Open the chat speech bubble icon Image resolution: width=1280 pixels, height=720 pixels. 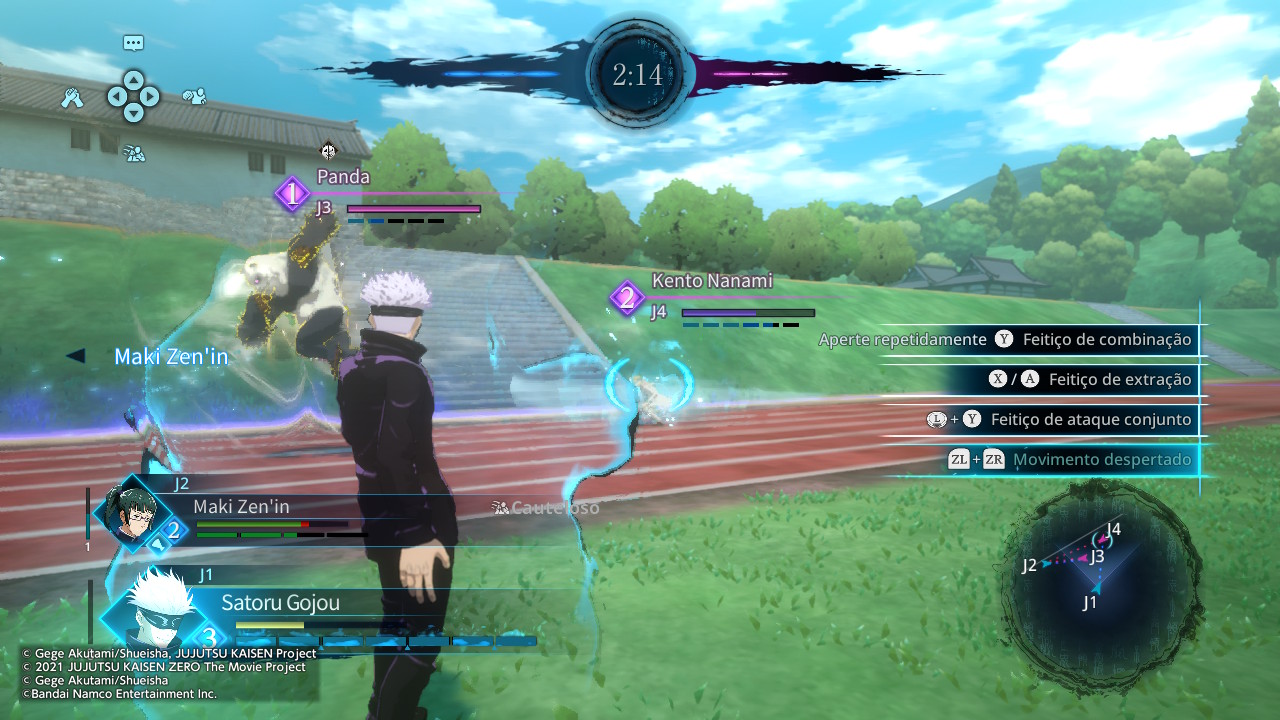pos(133,43)
